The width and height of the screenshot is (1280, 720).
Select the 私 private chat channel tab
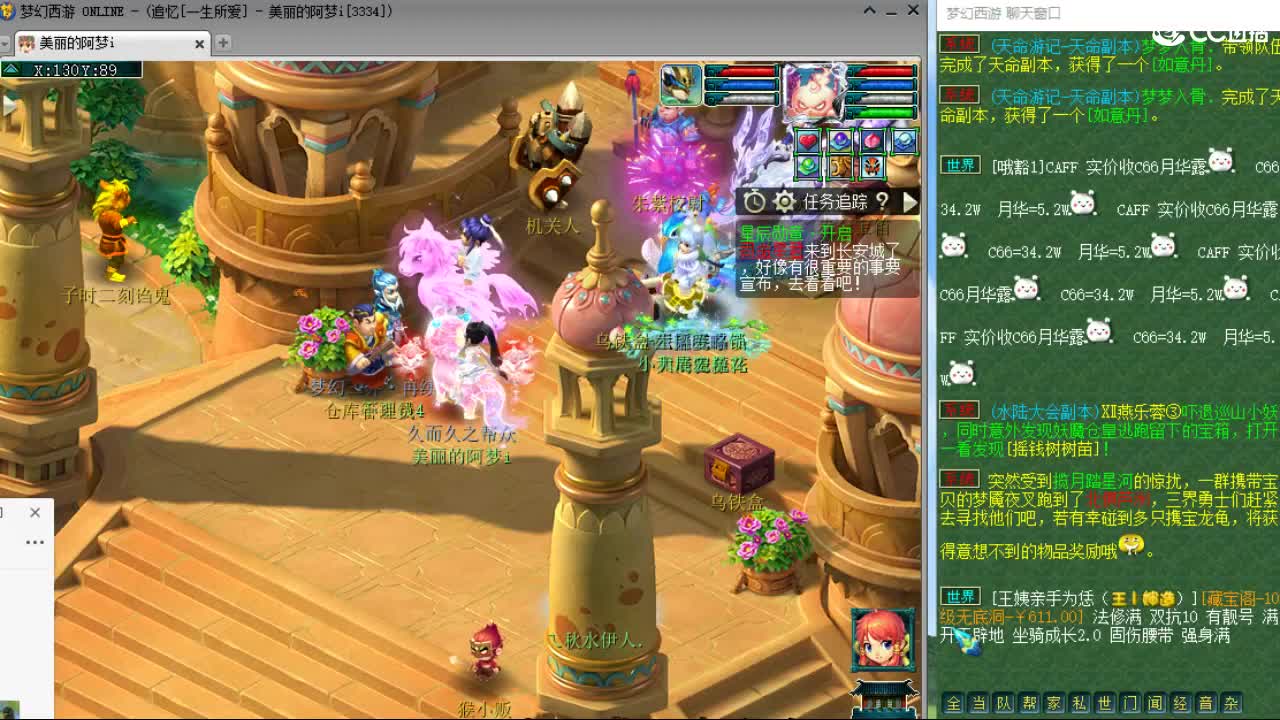point(1079,703)
